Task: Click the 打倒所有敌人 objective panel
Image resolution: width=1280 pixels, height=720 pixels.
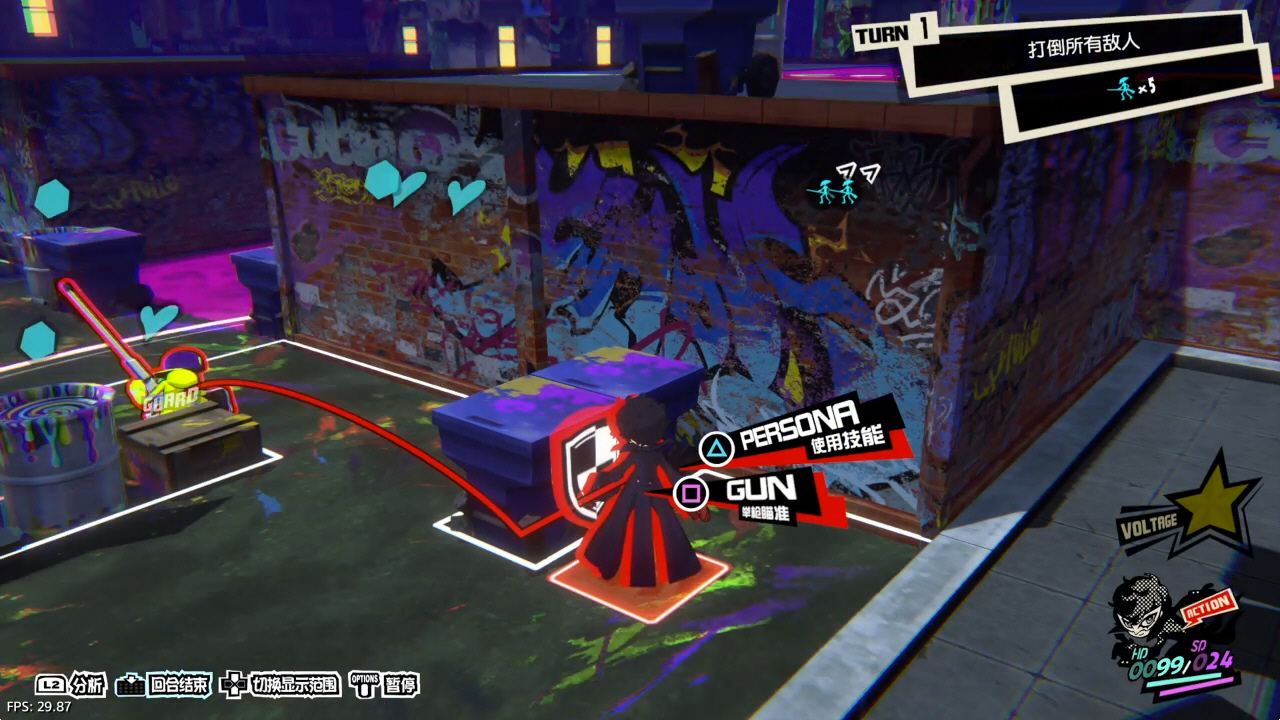Action: (x=1084, y=47)
